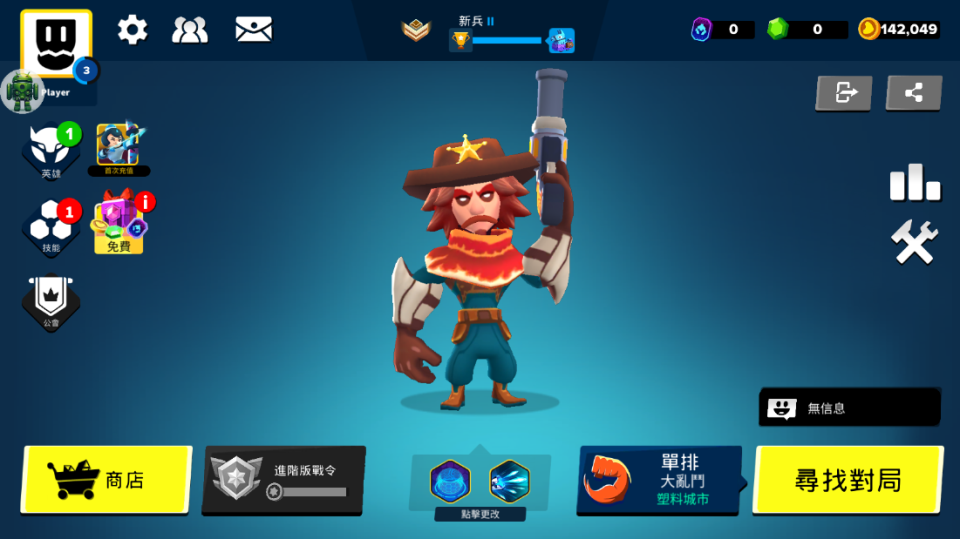
Task: Open the leaderboard bar chart icon
Action: [914, 182]
